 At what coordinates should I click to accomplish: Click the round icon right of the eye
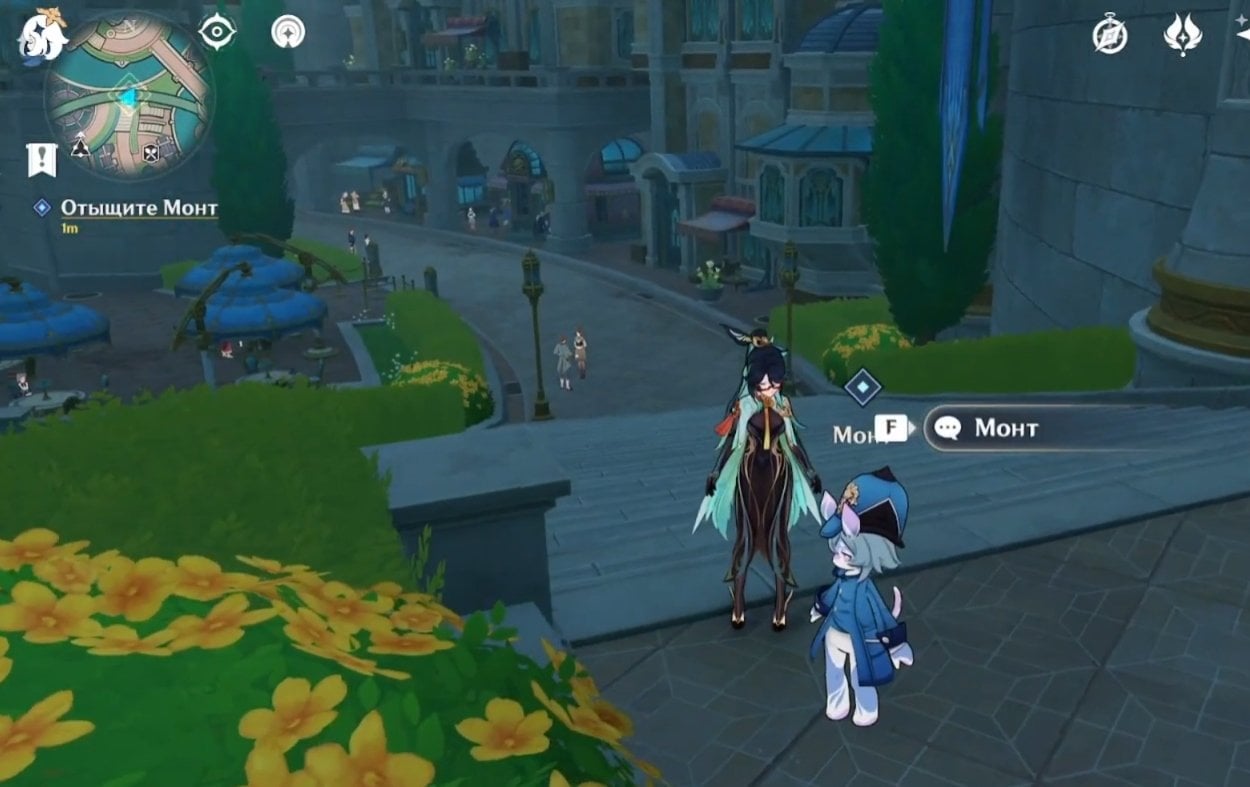(x=288, y=32)
